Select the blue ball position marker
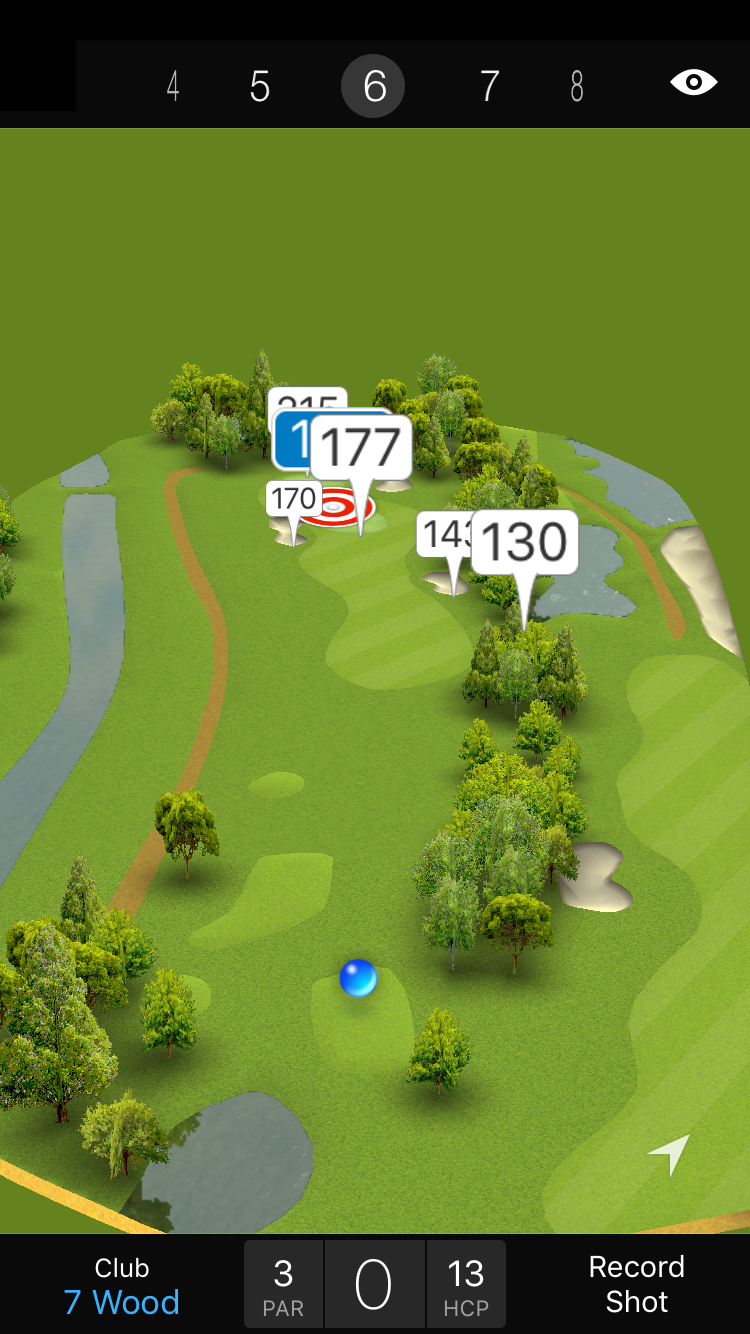Viewport: 750px width, 1334px height. click(x=358, y=977)
